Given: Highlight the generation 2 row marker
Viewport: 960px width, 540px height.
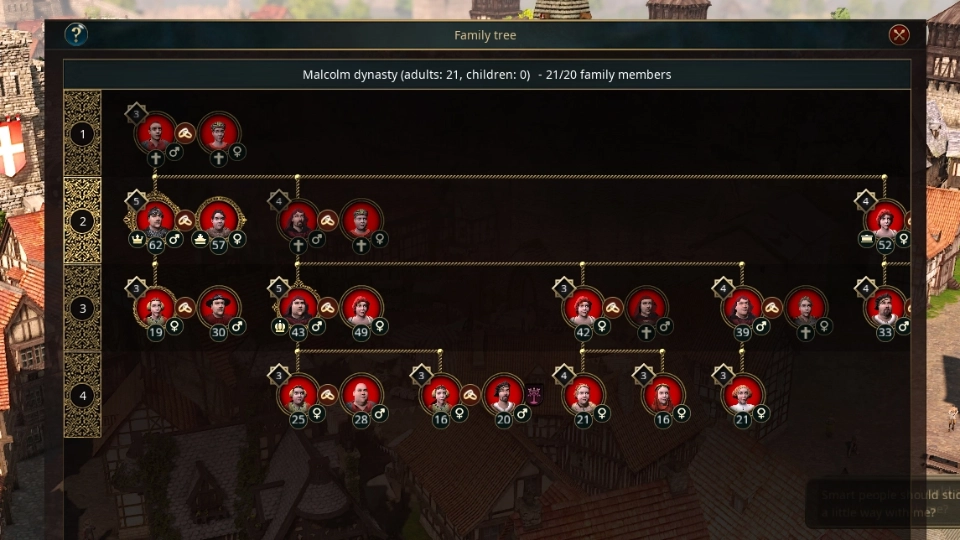Looking at the screenshot, I should click(x=83, y=221).
